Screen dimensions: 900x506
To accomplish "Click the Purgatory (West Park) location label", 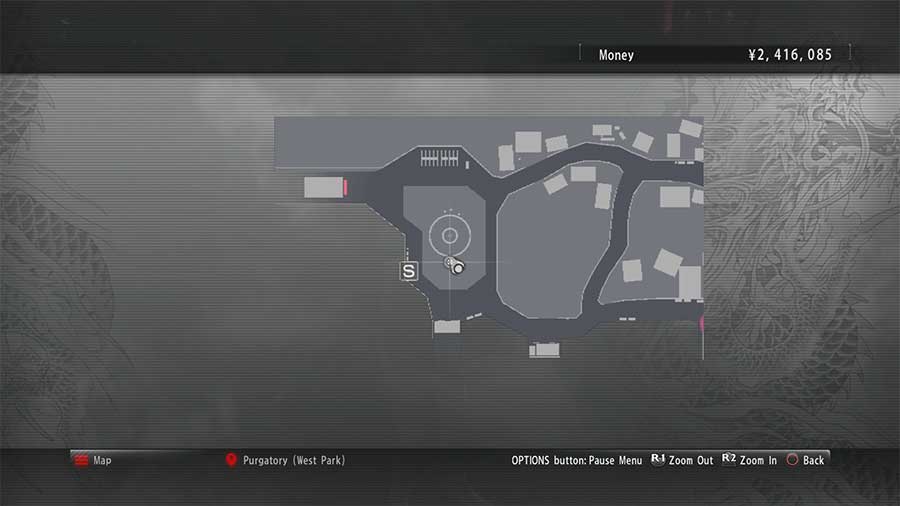I will (293, 460).
